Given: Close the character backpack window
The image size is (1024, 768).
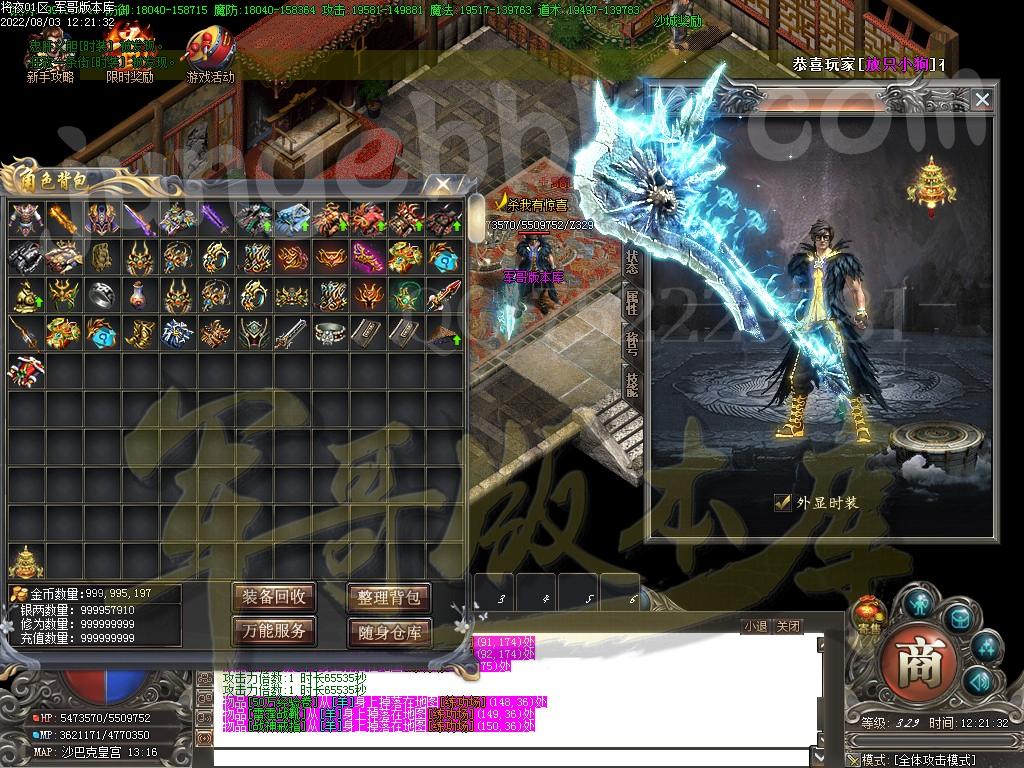Looking at the screenshot, I should point(438,184).
